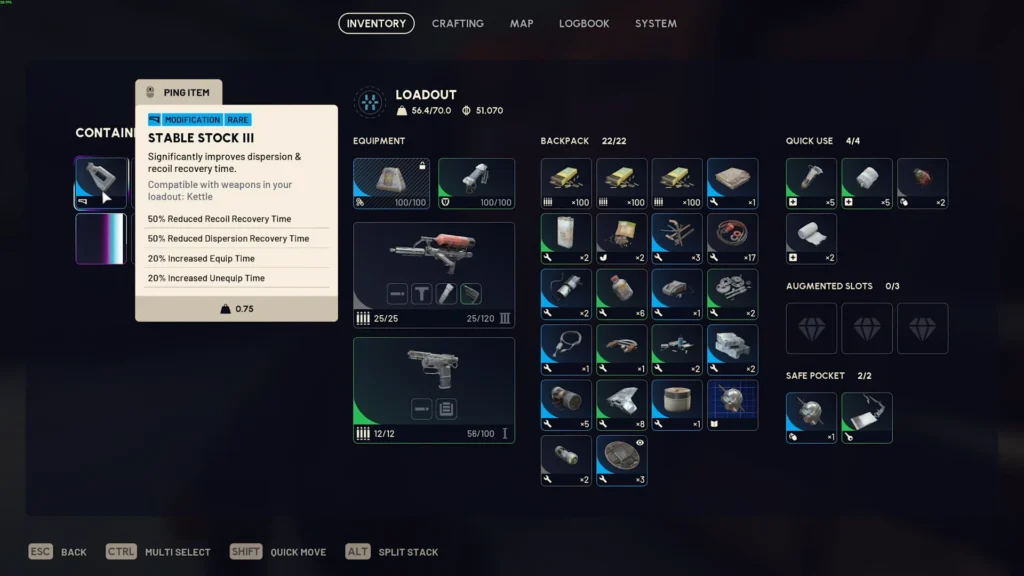
Task: Switch to the Crafting tab
Action: 457,23
